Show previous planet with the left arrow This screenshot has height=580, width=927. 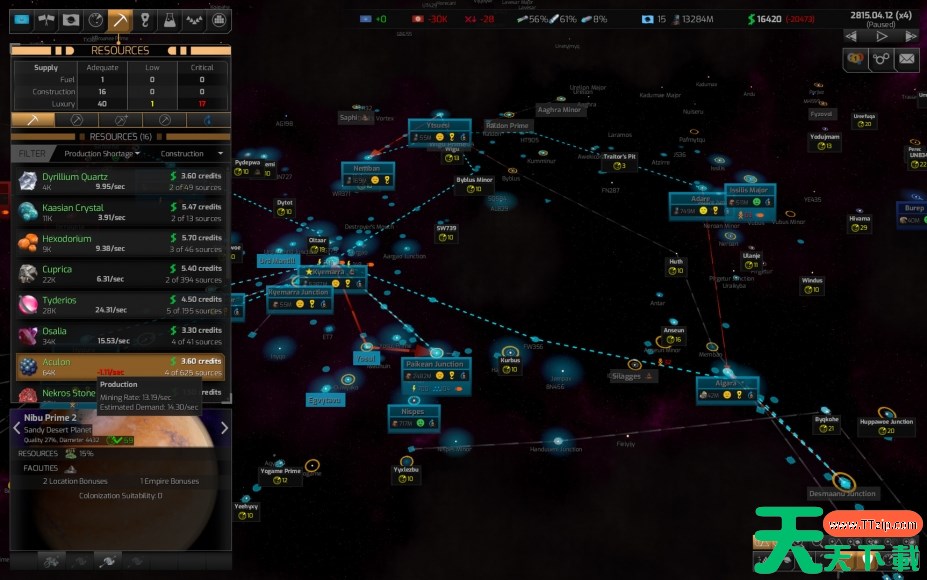16,428
